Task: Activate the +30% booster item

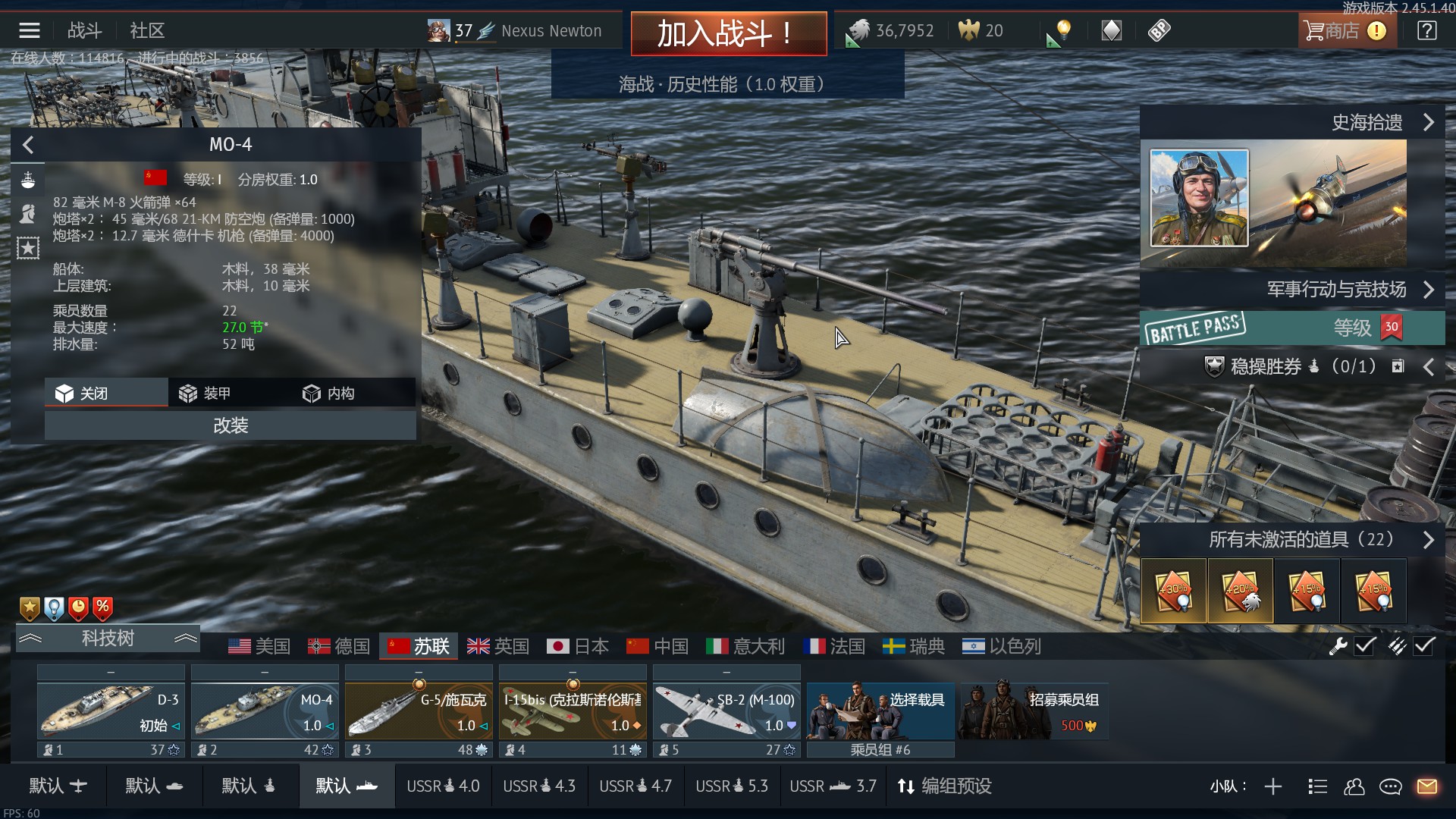Action: click(1173, 591)
